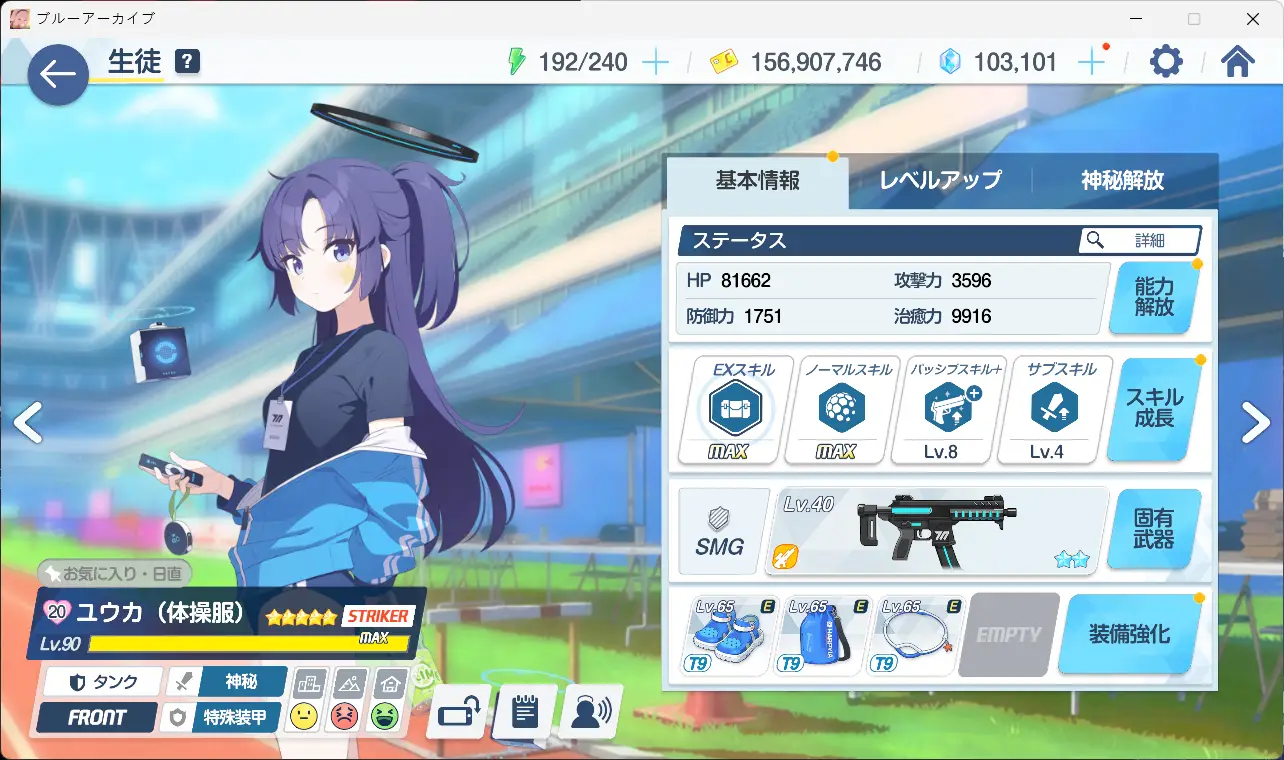This screenshot has width=1284, height=760.
Task: Show status 詳細 details
Action: [1140, 240]
